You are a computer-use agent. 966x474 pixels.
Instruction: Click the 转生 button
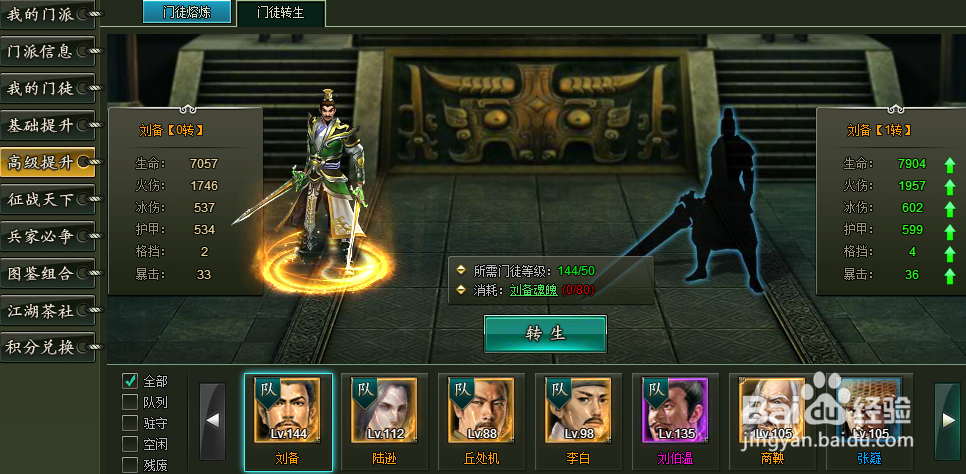pyautogui.click(x=545, y=334)
